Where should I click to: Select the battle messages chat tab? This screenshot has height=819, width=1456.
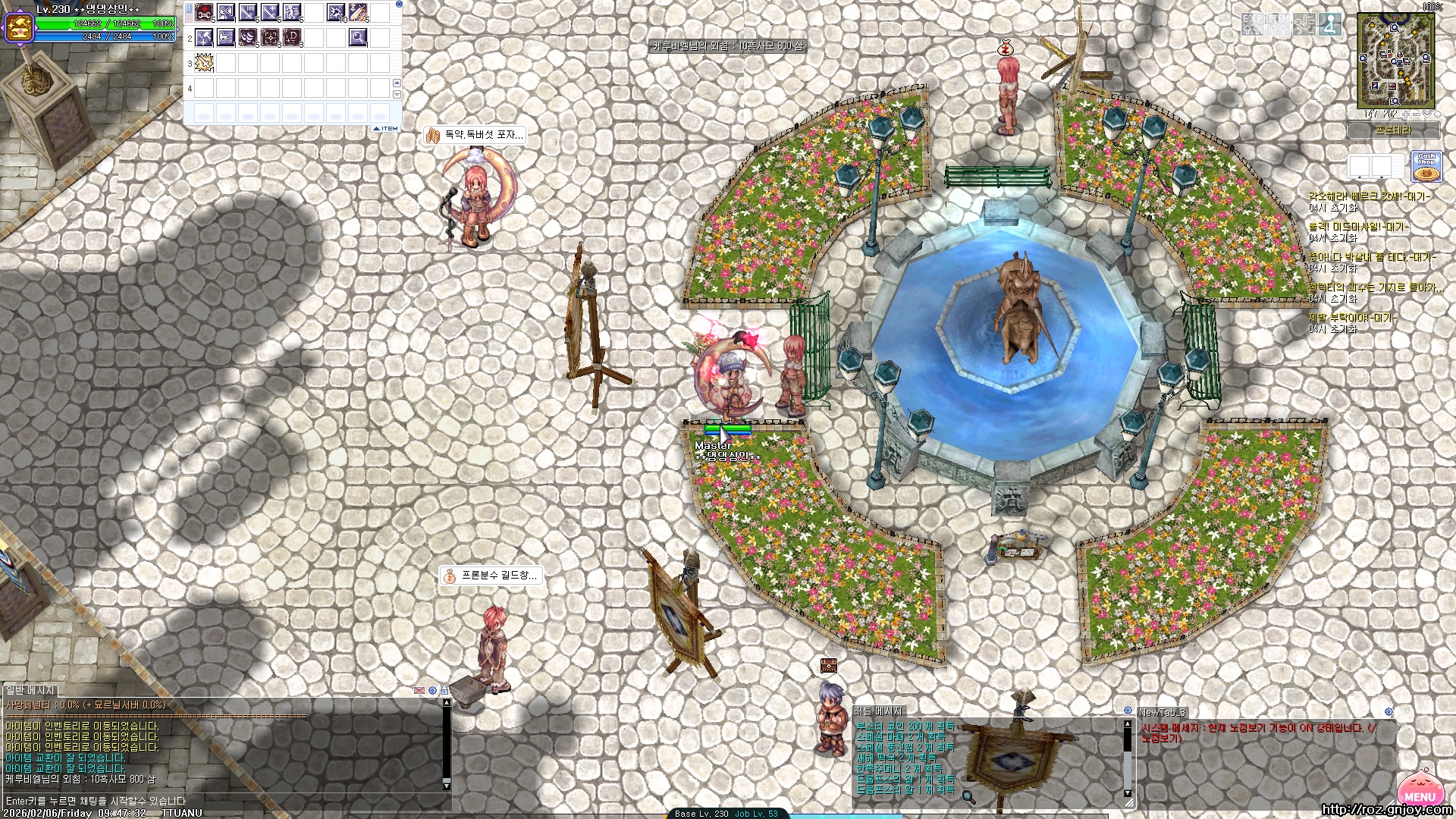point(877,711)
